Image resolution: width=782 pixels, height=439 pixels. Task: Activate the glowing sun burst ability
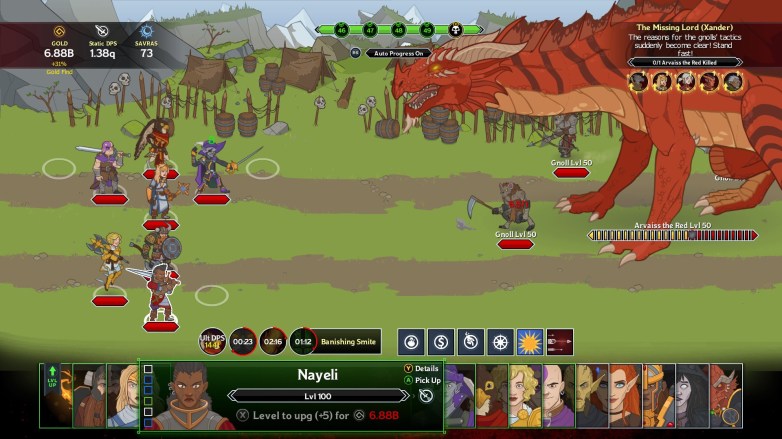coord(529,342)
